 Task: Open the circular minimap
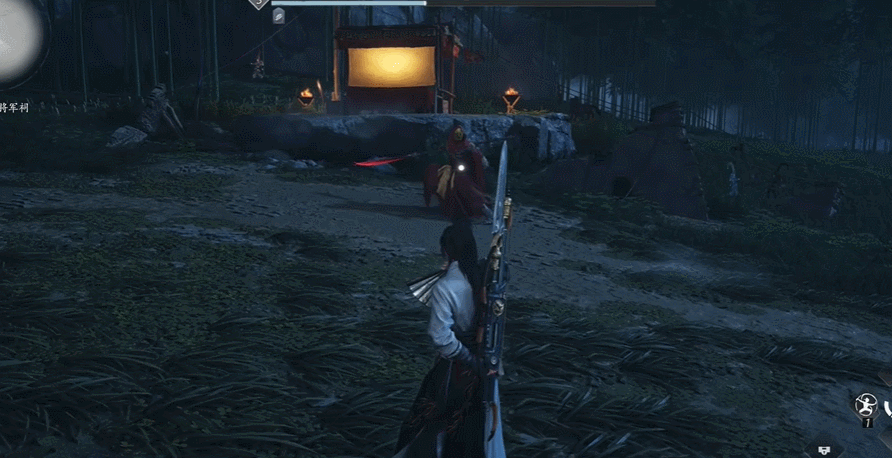(x=17, y=38)
